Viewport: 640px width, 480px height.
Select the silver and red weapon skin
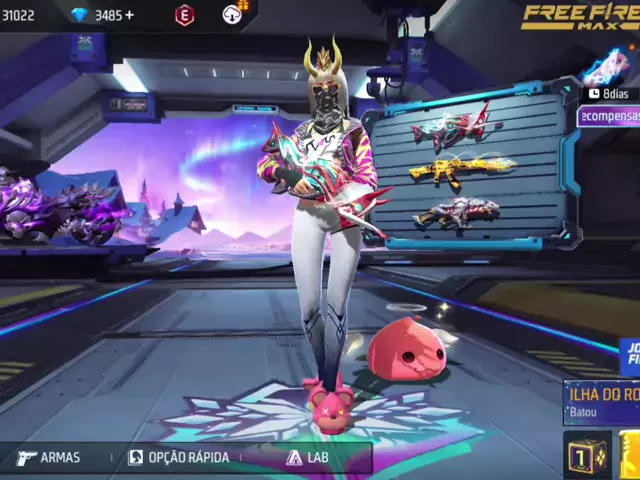coord(456,214)
